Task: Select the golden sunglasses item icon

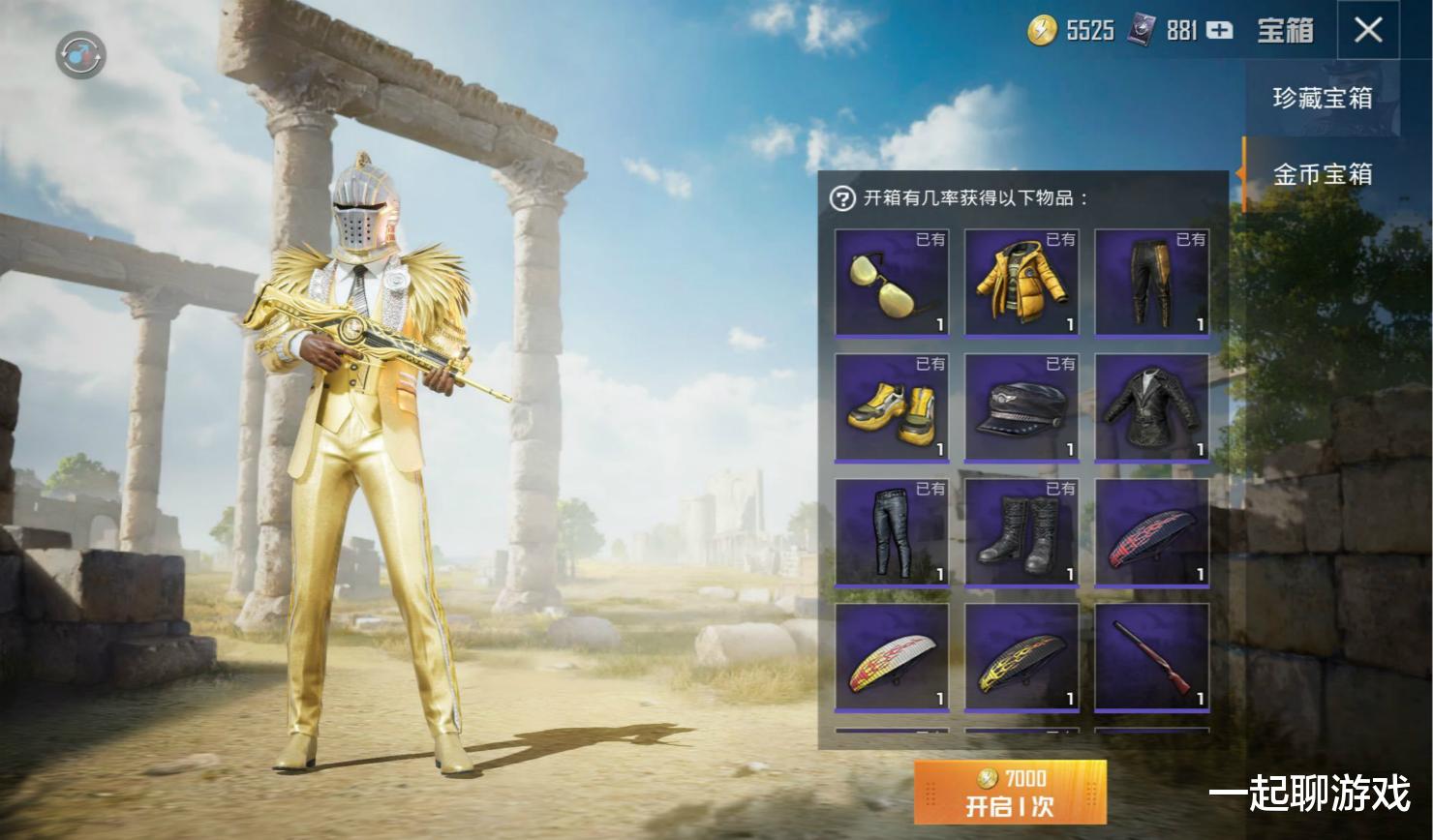Action: (x=891, y=284)
